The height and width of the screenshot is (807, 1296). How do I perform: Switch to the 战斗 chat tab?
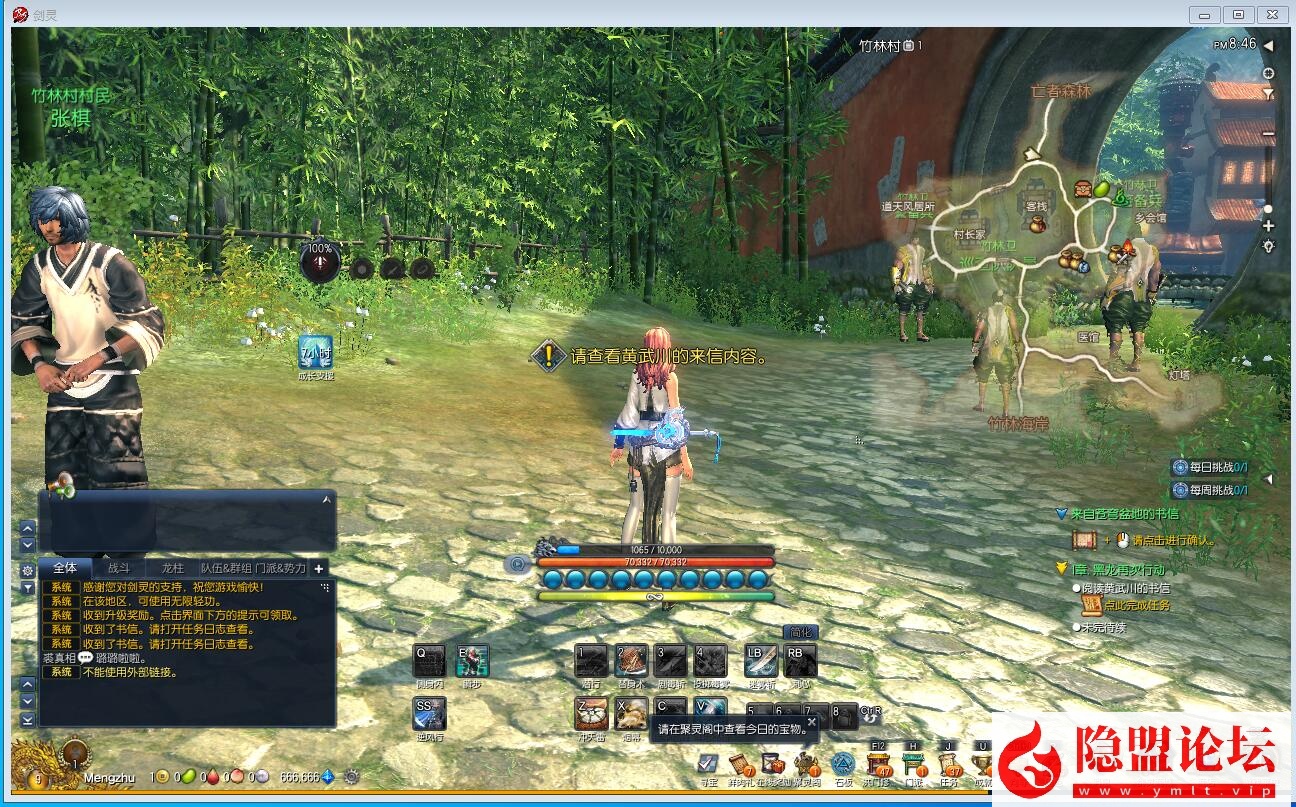tap(119, 568)
